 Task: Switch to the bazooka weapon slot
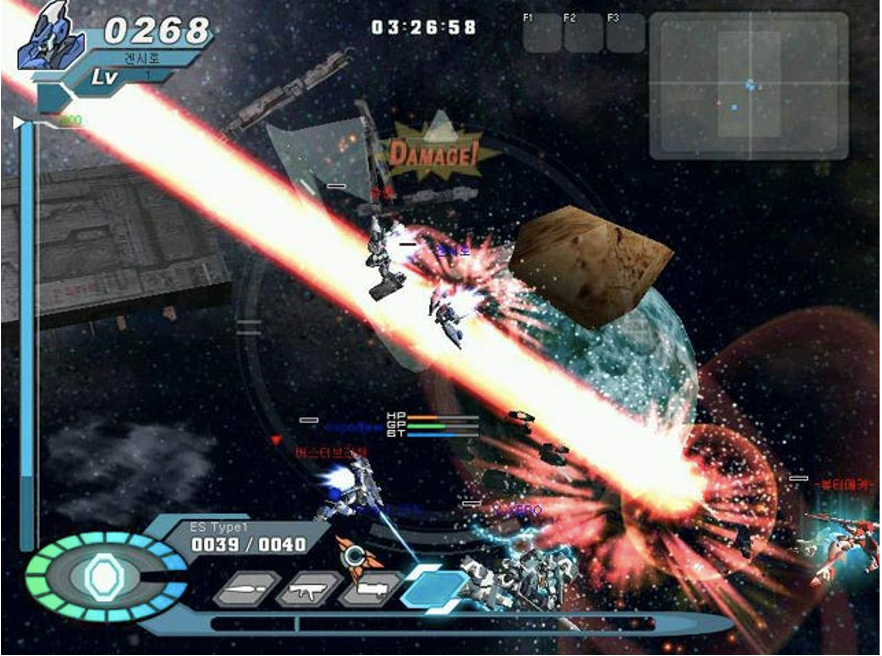[368, 590]
